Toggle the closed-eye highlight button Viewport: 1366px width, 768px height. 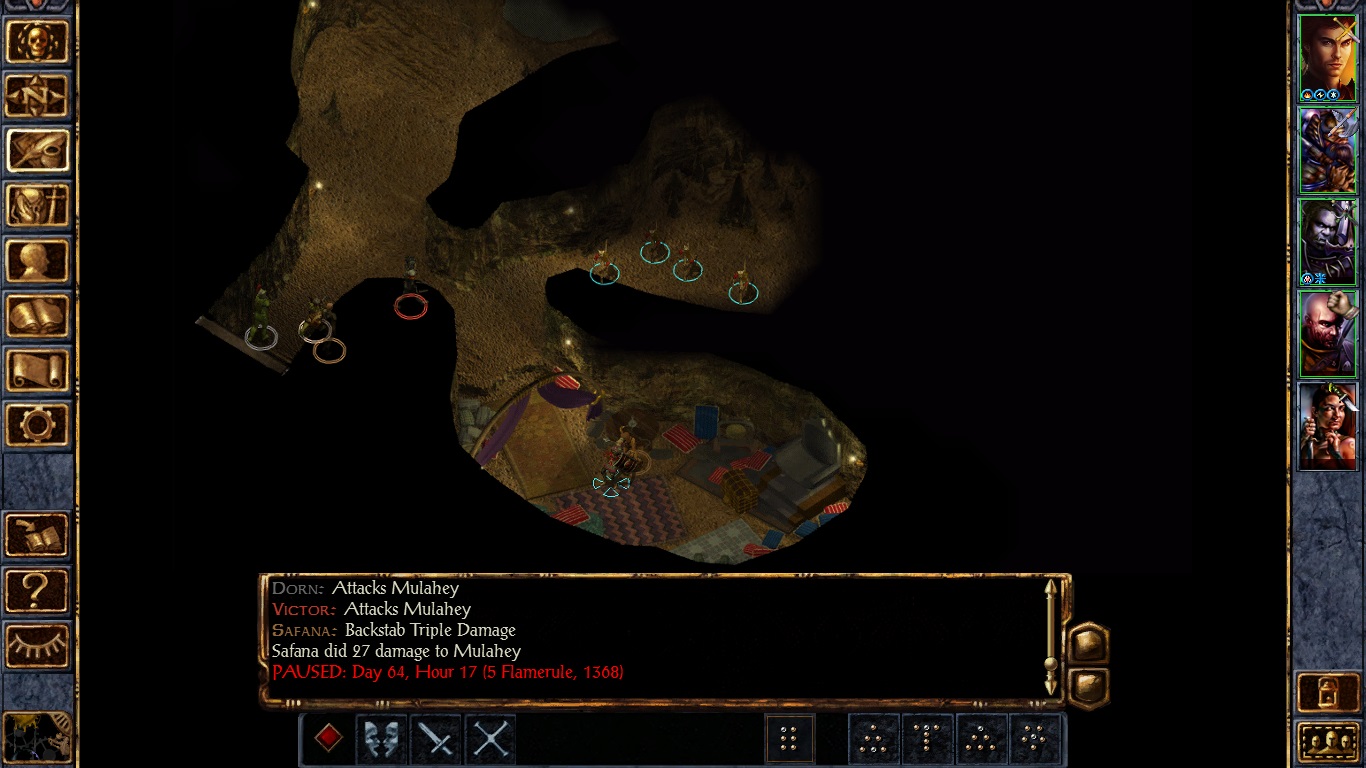[38, 645]
